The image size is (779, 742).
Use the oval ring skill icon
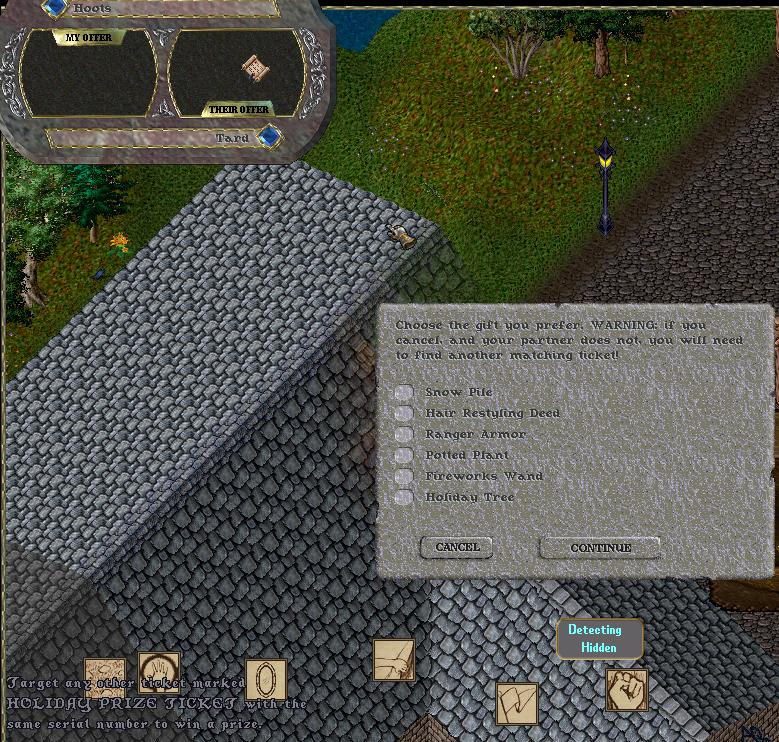click(266, 680)
